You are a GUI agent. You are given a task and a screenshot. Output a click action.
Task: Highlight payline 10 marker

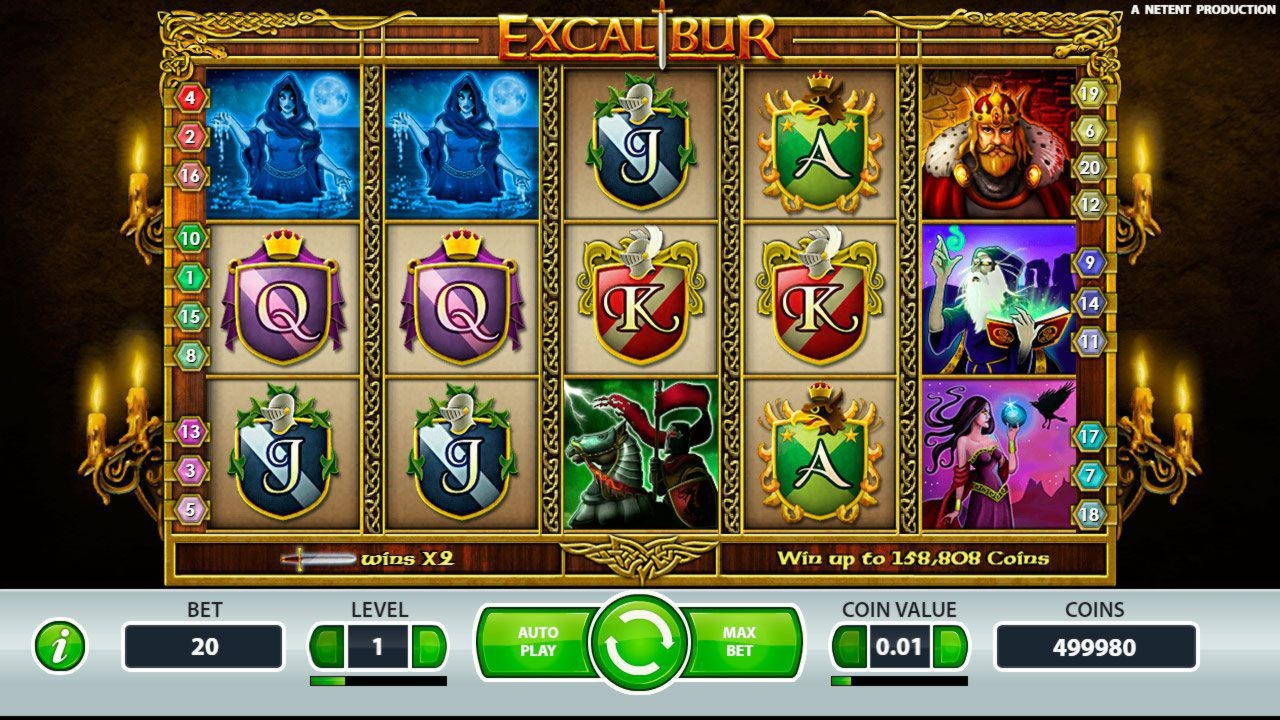coord(190,238)
